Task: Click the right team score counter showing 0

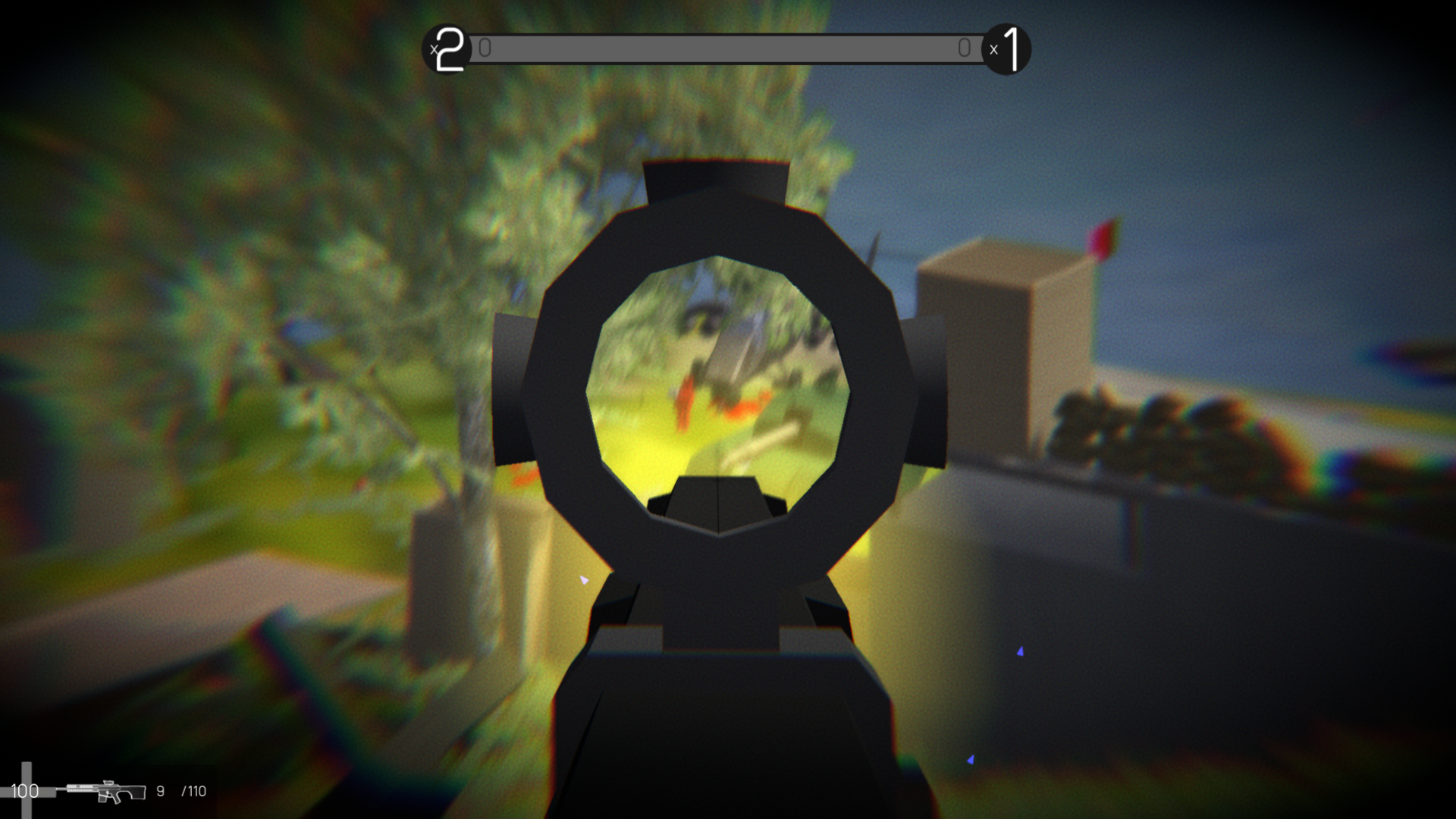Action: 965,48
